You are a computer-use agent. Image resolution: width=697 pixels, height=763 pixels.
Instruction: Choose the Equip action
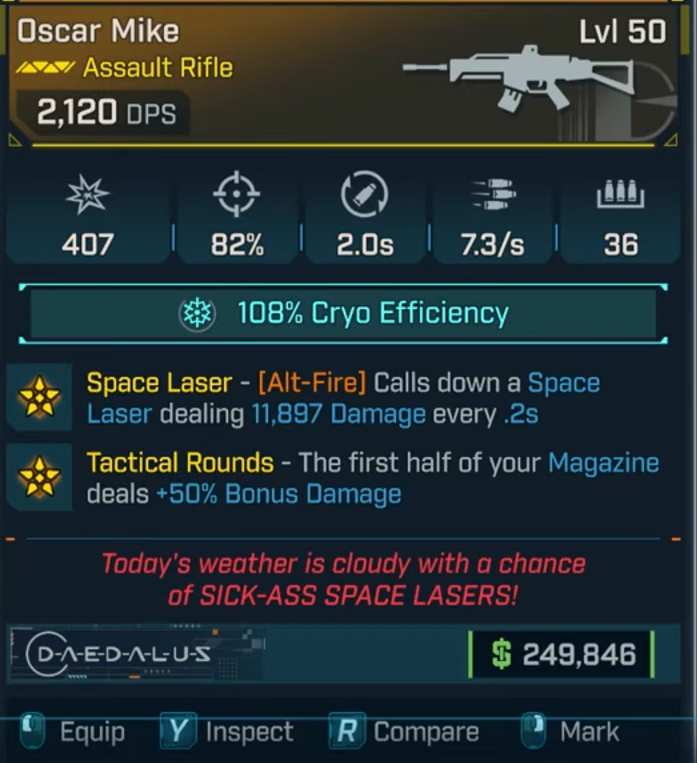pos(91,732)
